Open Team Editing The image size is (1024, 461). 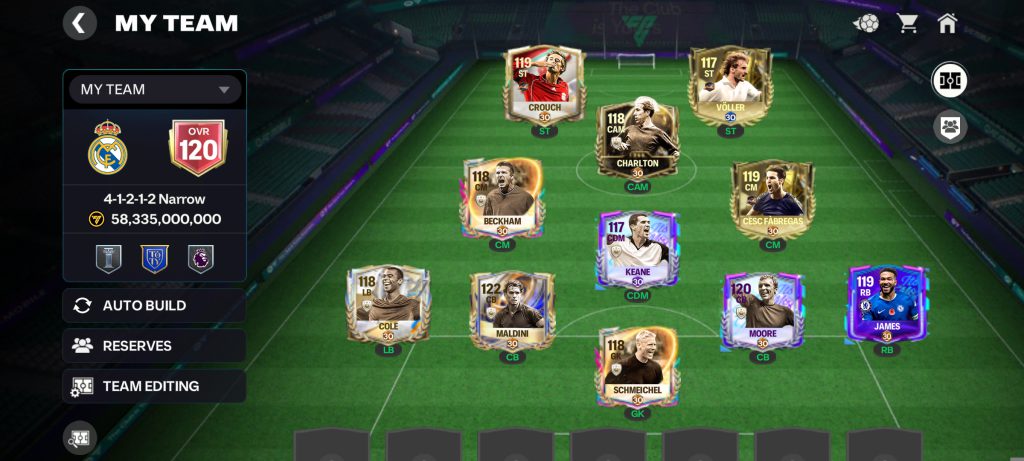click(154, 386)
